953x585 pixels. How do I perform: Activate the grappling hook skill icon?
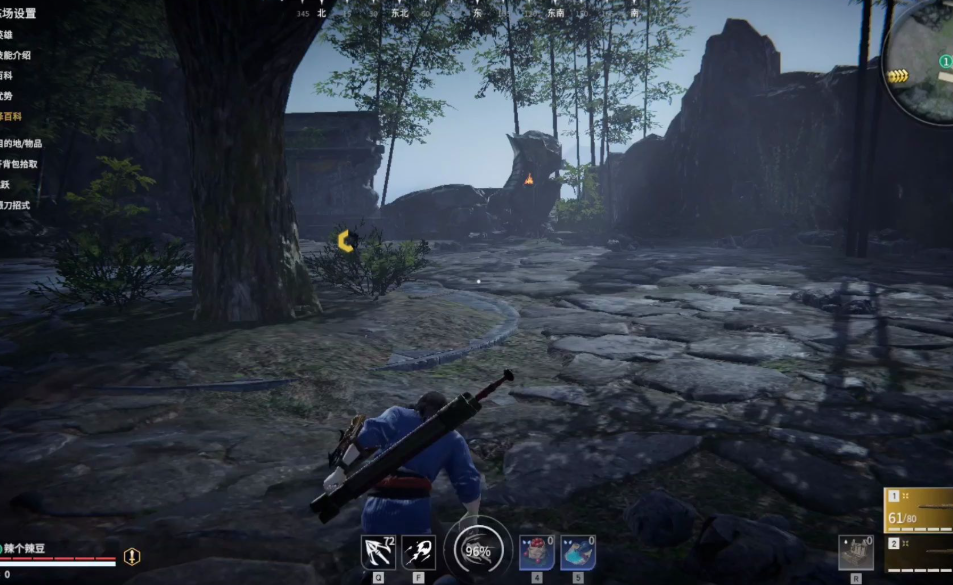378,552
